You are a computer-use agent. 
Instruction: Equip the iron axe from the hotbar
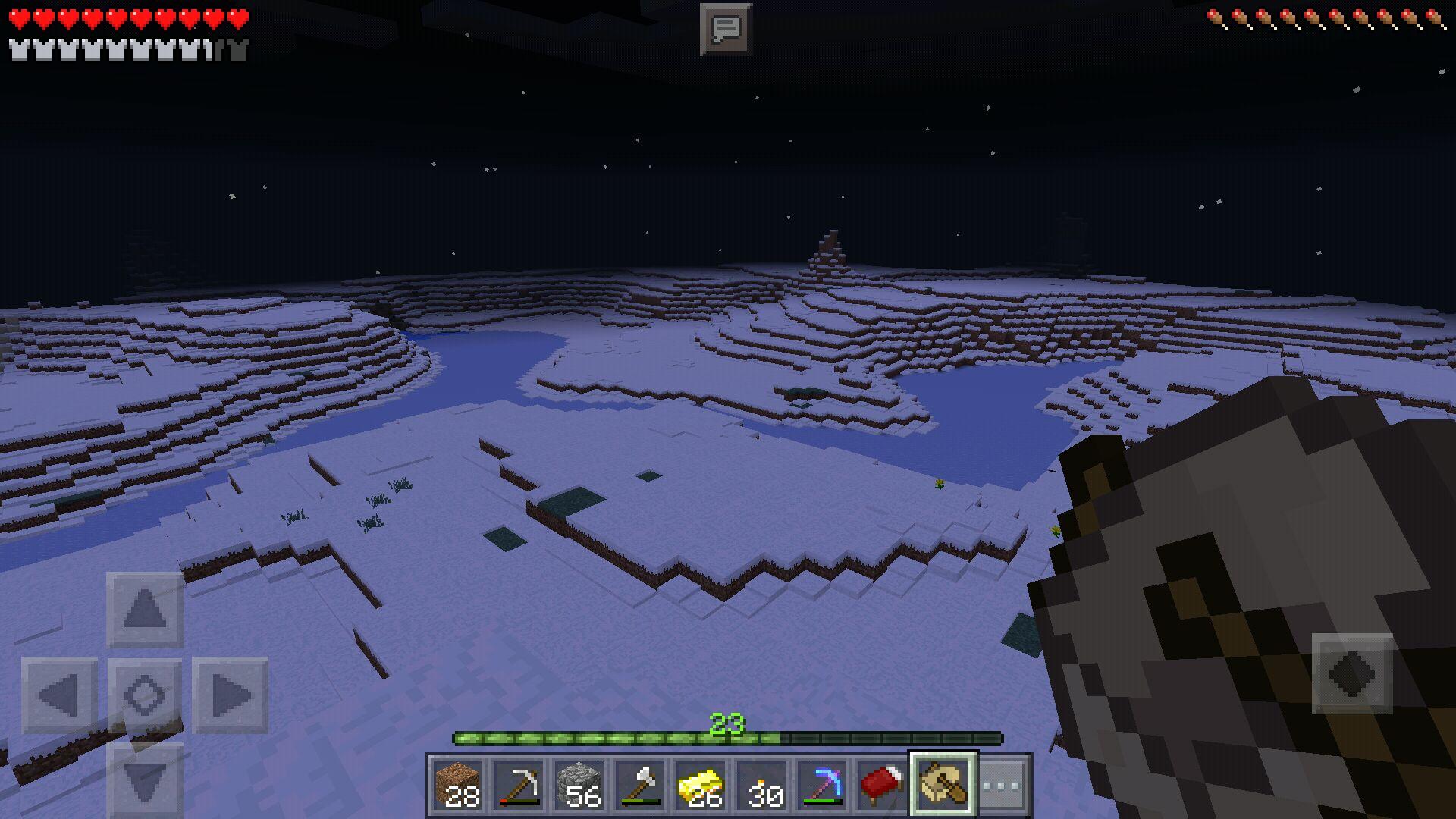click(640, 785)
